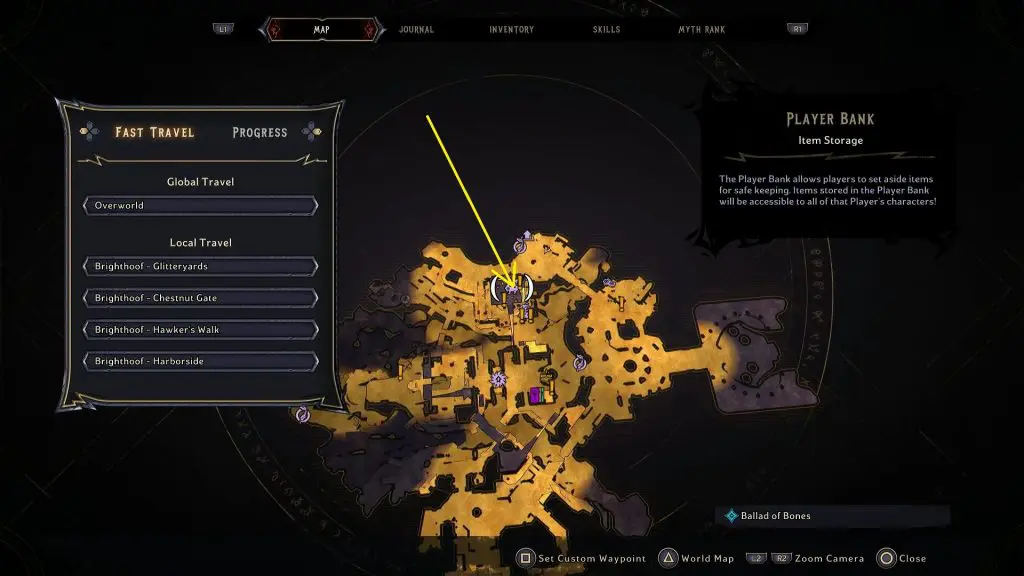Travel to Brighthoof - Hawker's Walk
1024x576 pixels.
click(200, 330)
